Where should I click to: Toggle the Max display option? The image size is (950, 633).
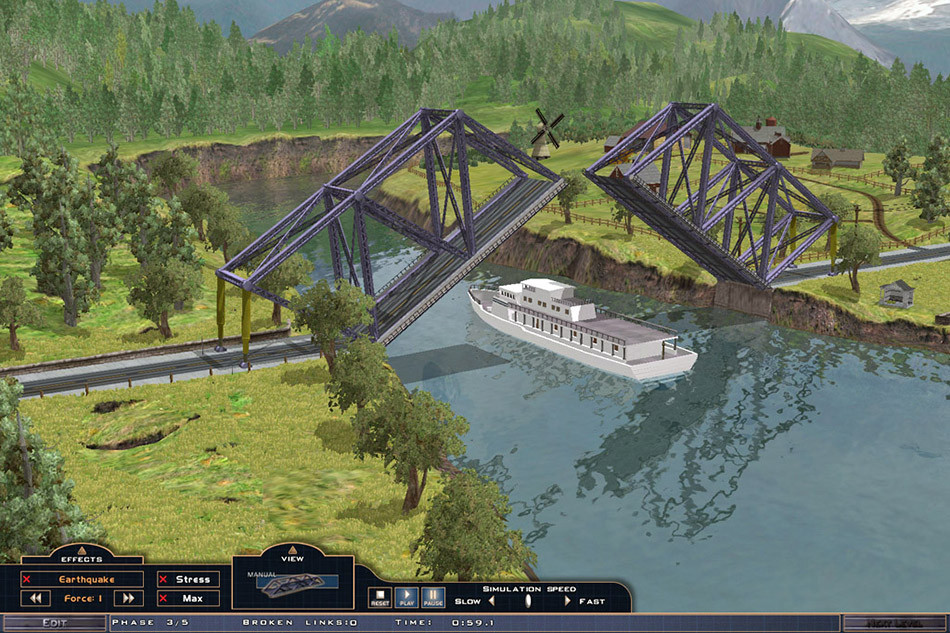click(x=187, y=598)
